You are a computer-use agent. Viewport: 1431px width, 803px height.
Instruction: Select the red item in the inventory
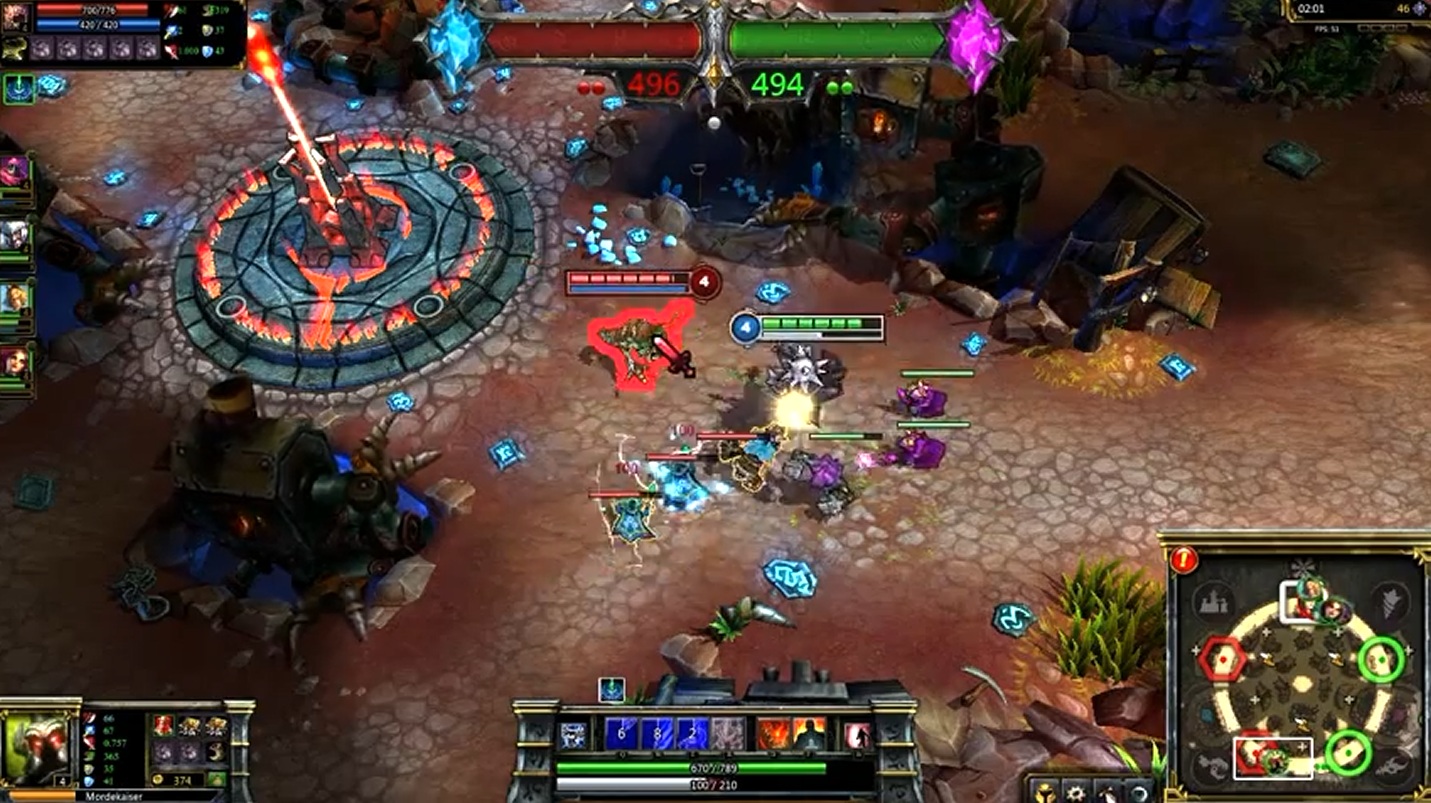164,726
